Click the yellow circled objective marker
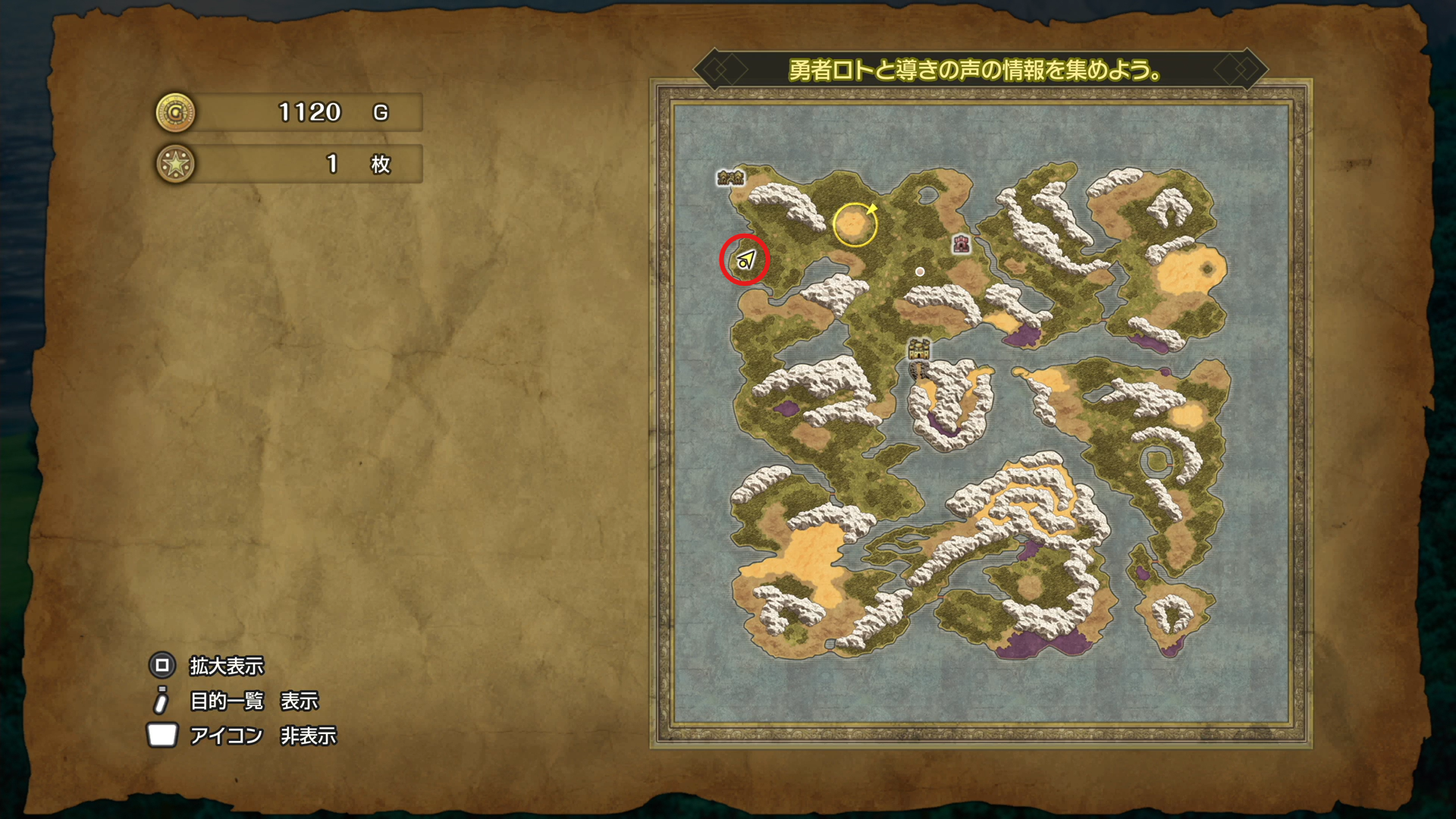This screenshot has width=1456, height=819. pos(855,224)
